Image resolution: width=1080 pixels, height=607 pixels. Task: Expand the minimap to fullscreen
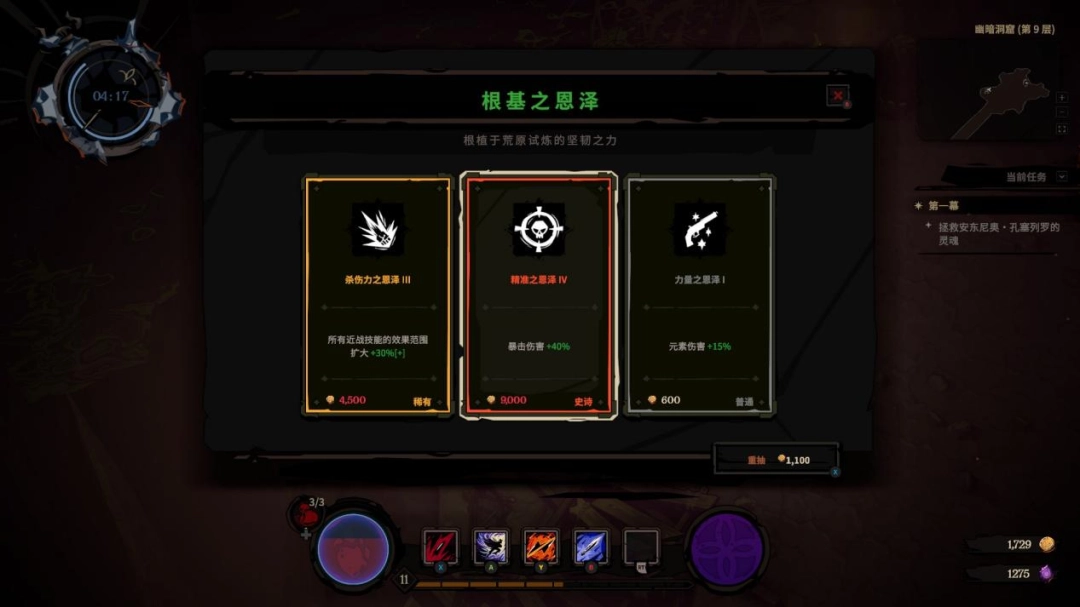click(1062, 129)
